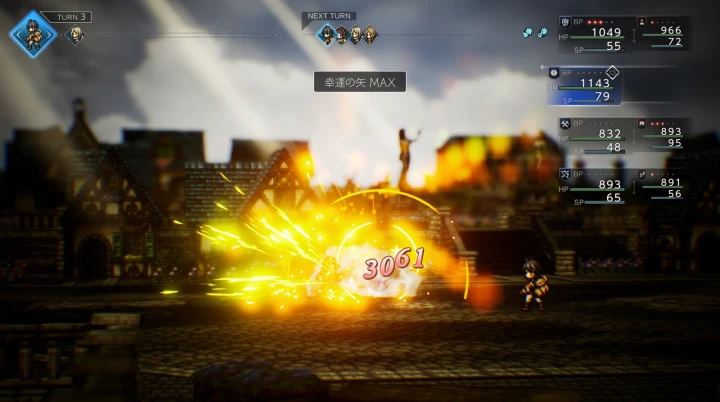Select the blue-highlighted portrait under NEXT TURN
The height and width of the screenshot is (402, 720).
pos(326,35)
